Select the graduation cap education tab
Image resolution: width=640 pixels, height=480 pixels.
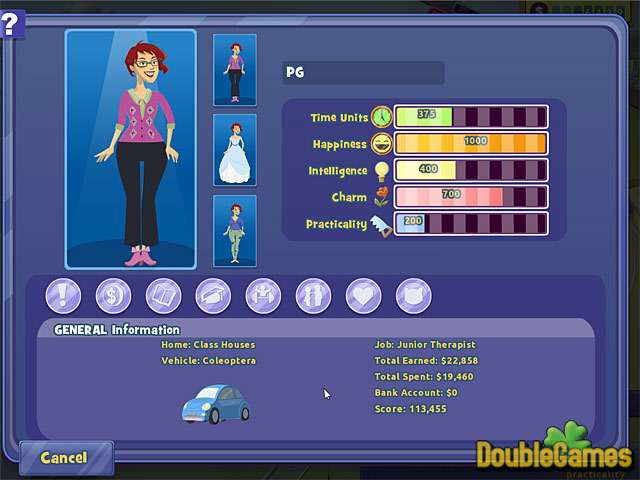coord(213,295)
